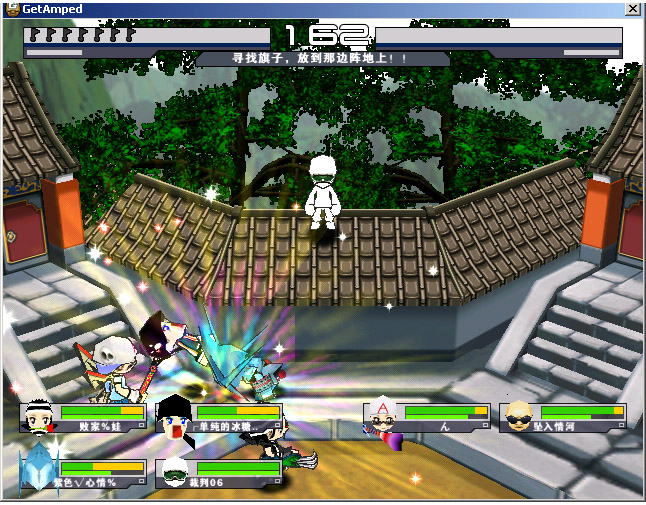Select the 坠入情河 player panel
This screenshot has height=505, width=646.
564,418
